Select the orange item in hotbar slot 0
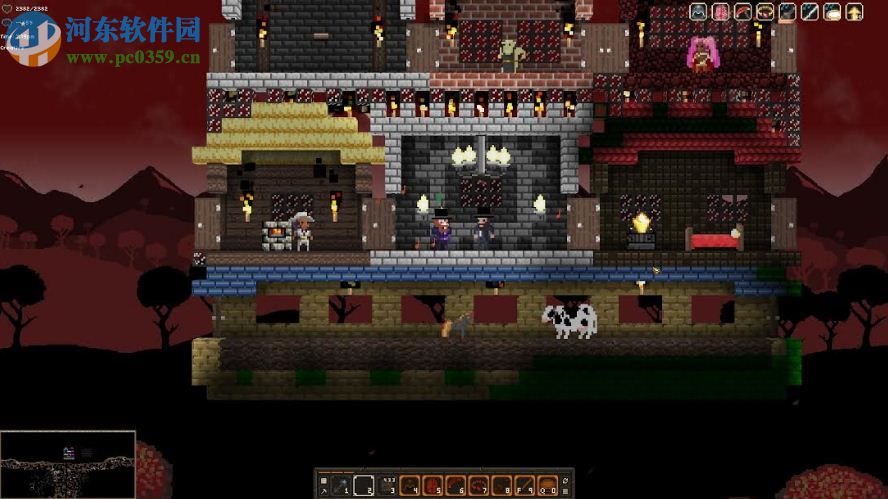The height and width of the screenshot is (499, 888). point(547,485)
